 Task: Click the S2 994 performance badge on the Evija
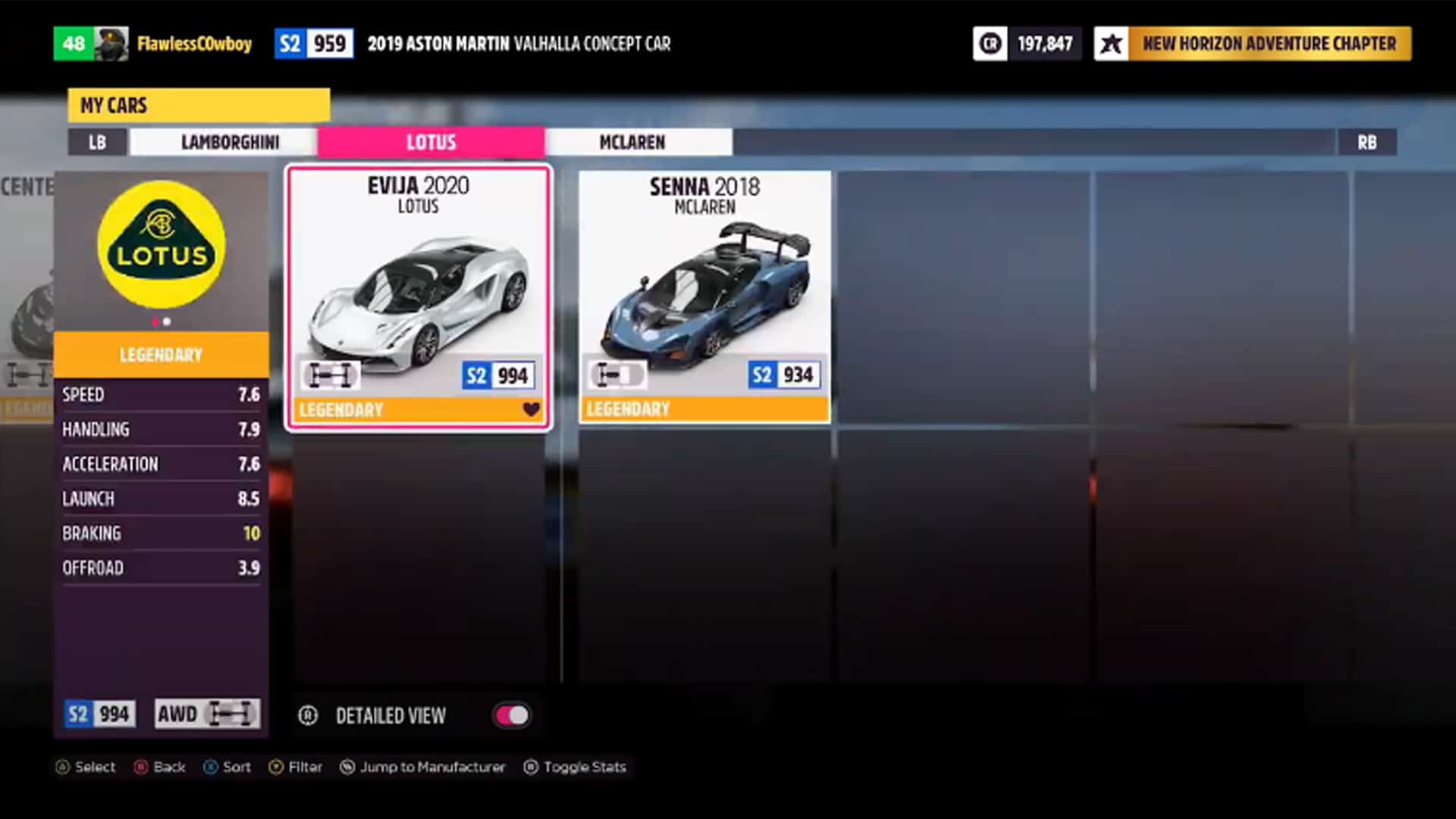[x=498, y=375]
